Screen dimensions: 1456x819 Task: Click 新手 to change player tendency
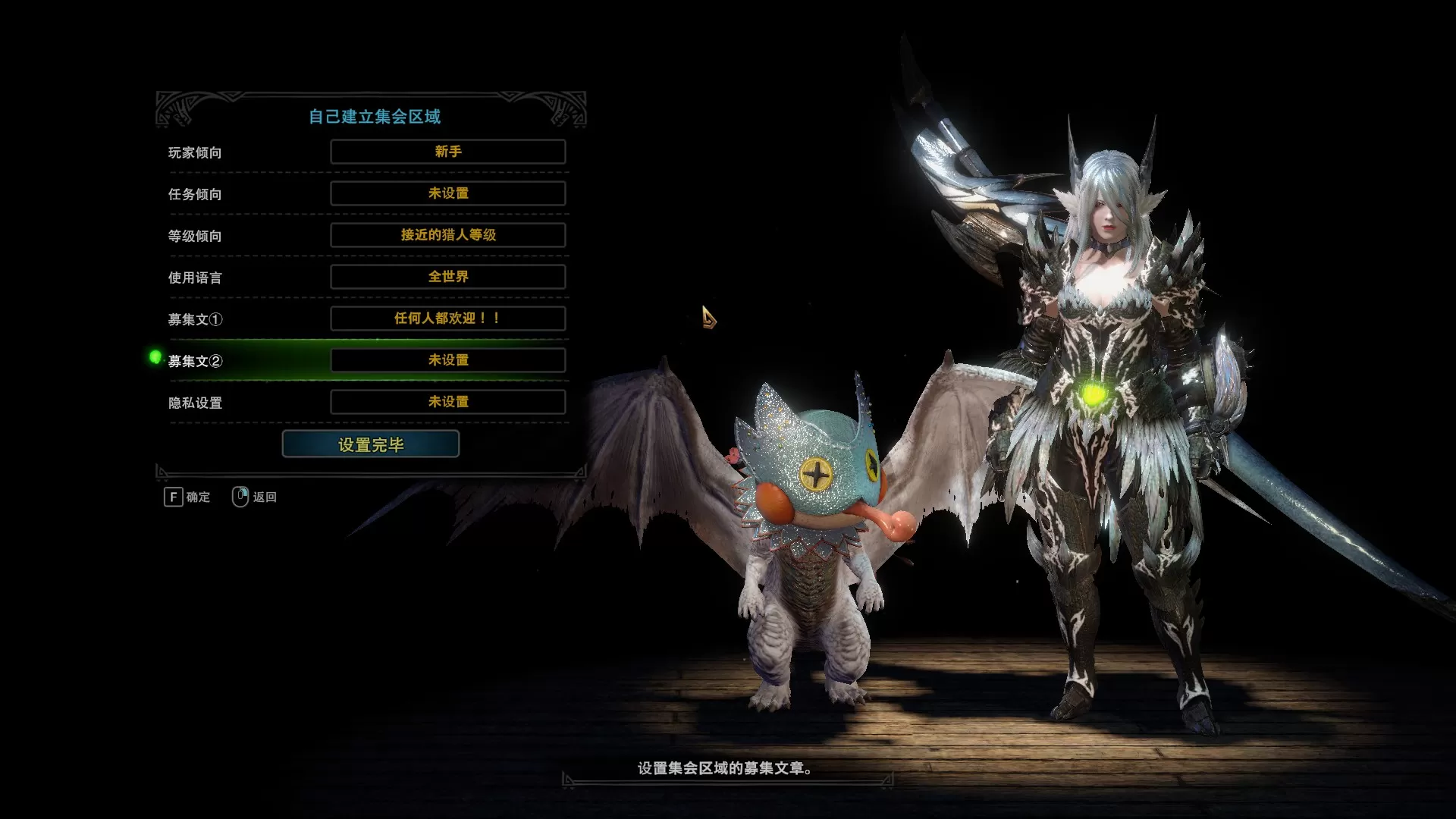447,152
